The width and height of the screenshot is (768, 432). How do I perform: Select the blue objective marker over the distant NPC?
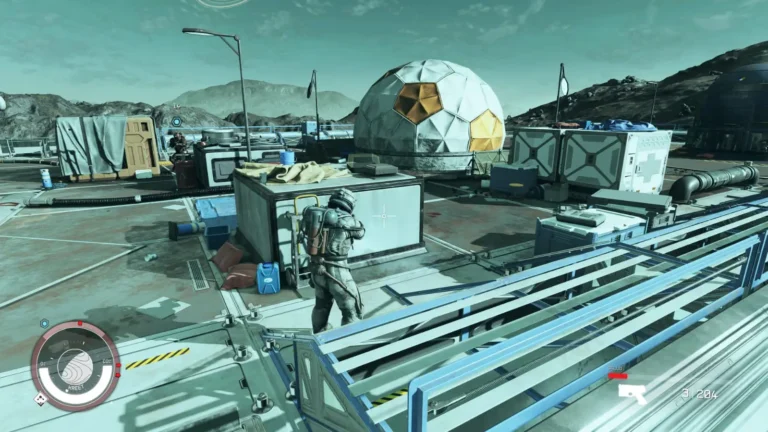pyautogui.click(x=176, y=122)
